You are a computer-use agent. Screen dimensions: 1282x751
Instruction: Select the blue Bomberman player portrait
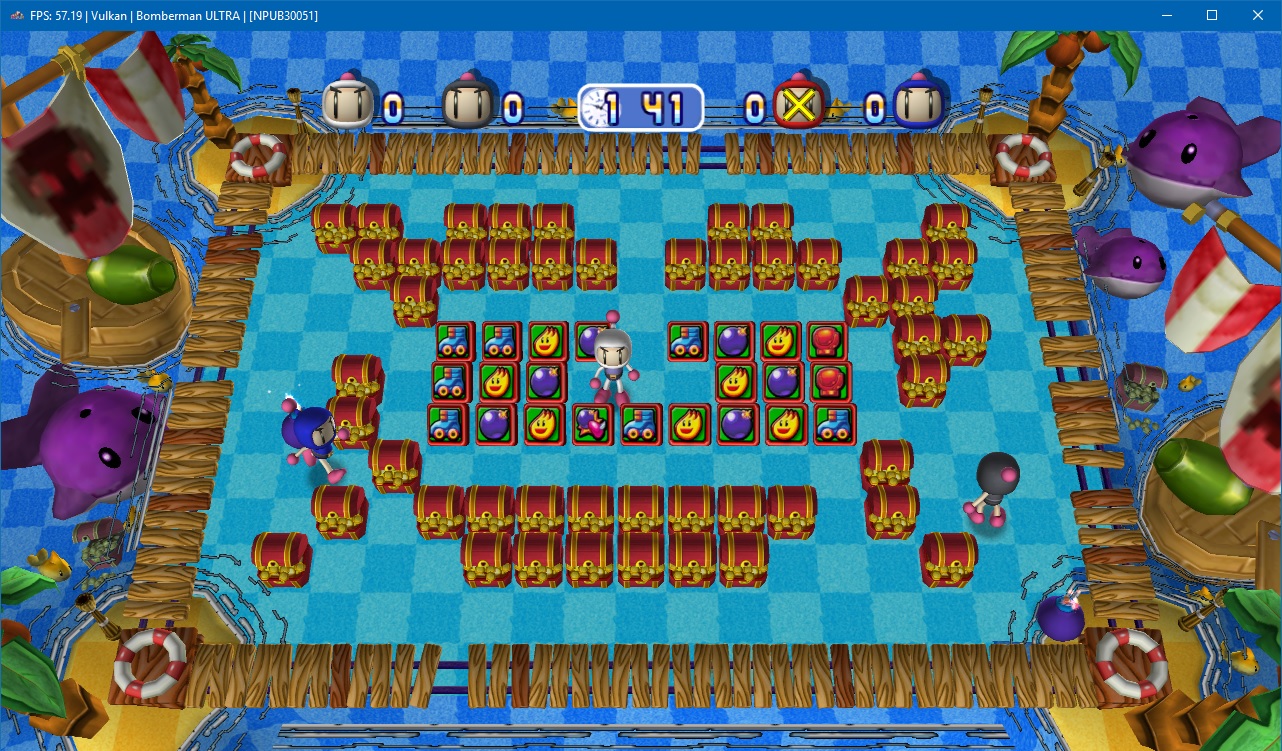(916, 105)
